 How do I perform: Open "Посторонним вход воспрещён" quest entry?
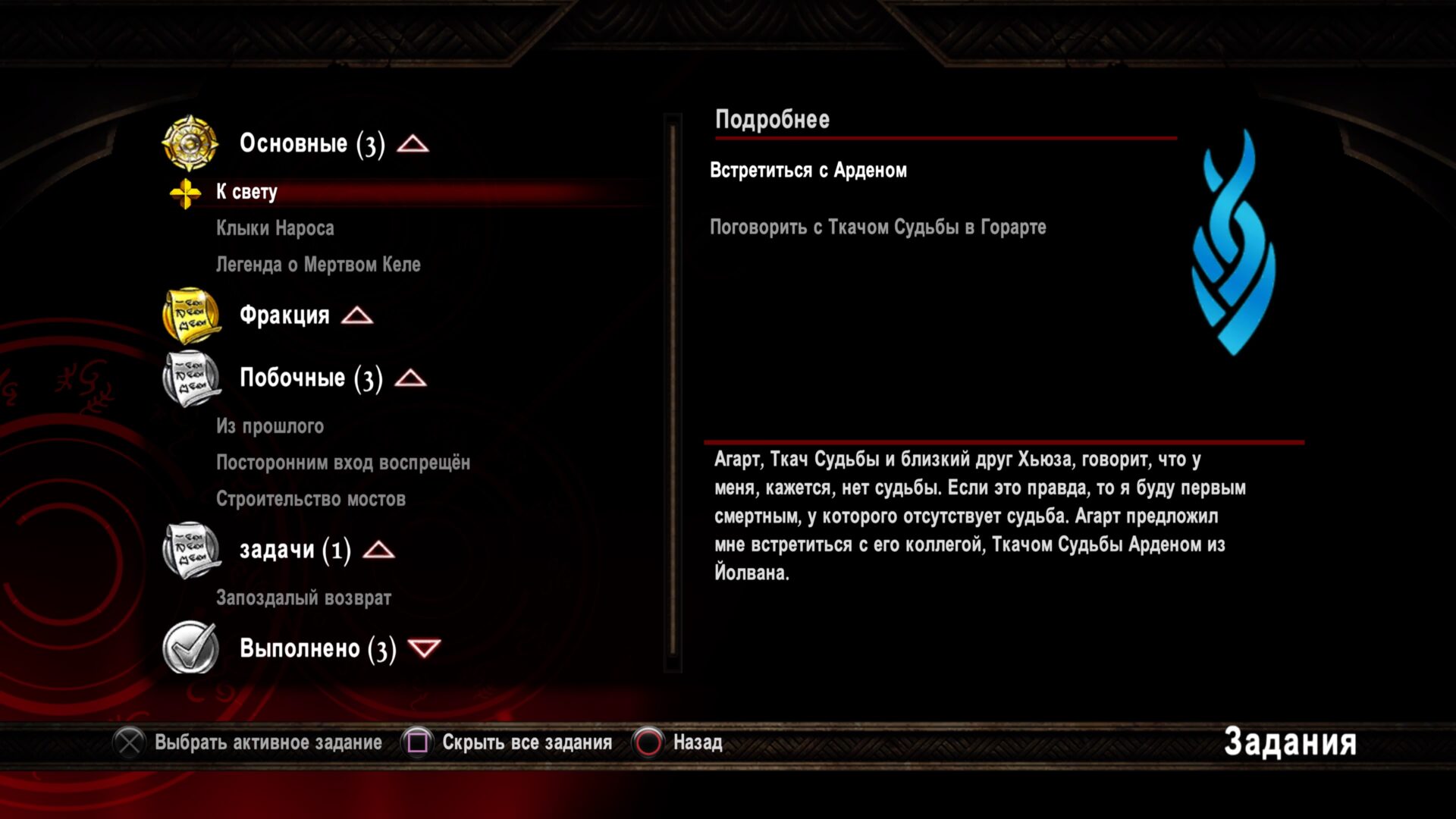click(x=343, y=463)
